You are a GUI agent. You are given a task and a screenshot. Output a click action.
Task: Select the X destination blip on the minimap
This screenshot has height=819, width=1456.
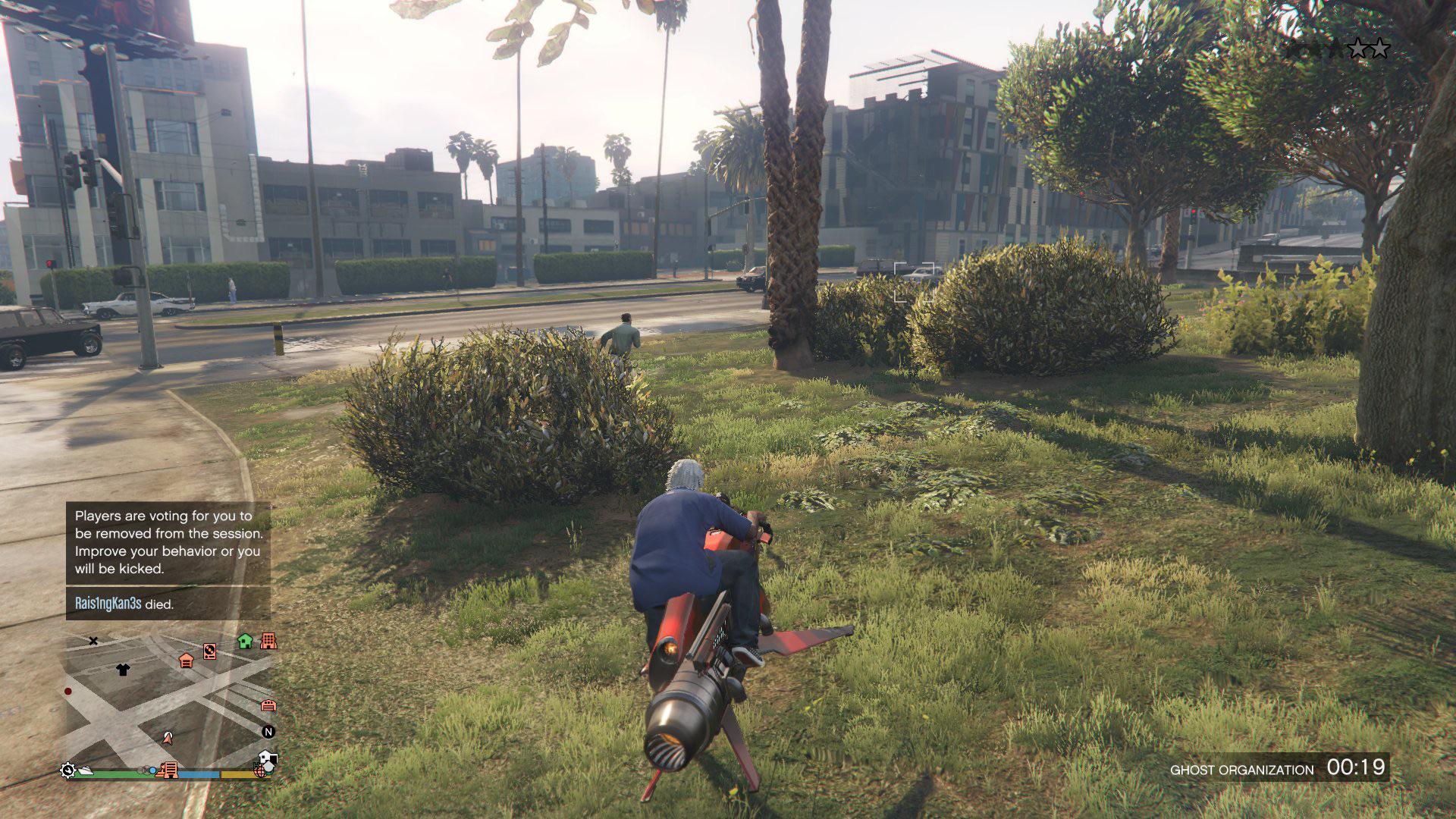93,641
